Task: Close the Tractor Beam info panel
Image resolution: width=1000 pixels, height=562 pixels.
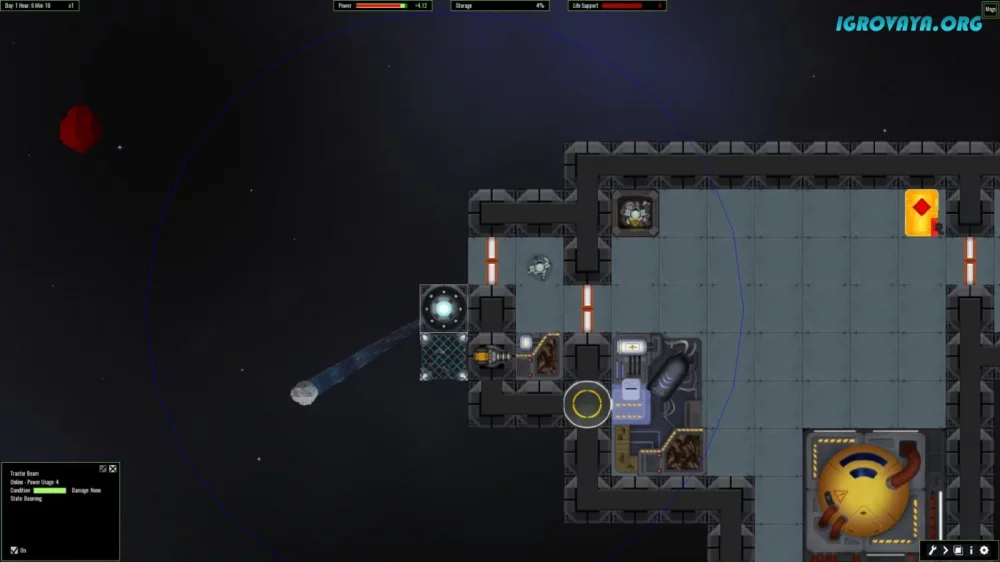Action: click(x=113, y=468)
